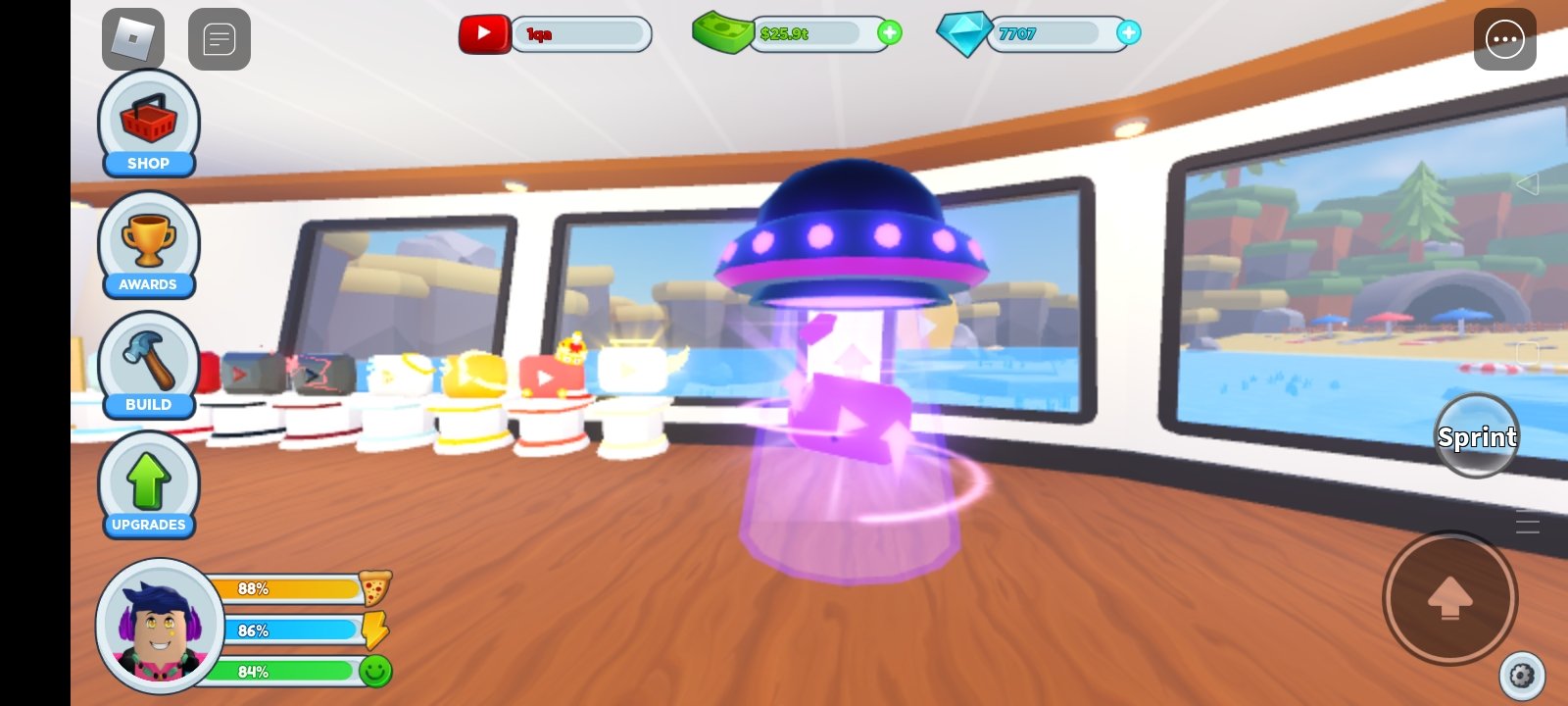Open Build mode via the hammer icon
This screenshot has width=1568, height=706.
[x=147, y=361]
